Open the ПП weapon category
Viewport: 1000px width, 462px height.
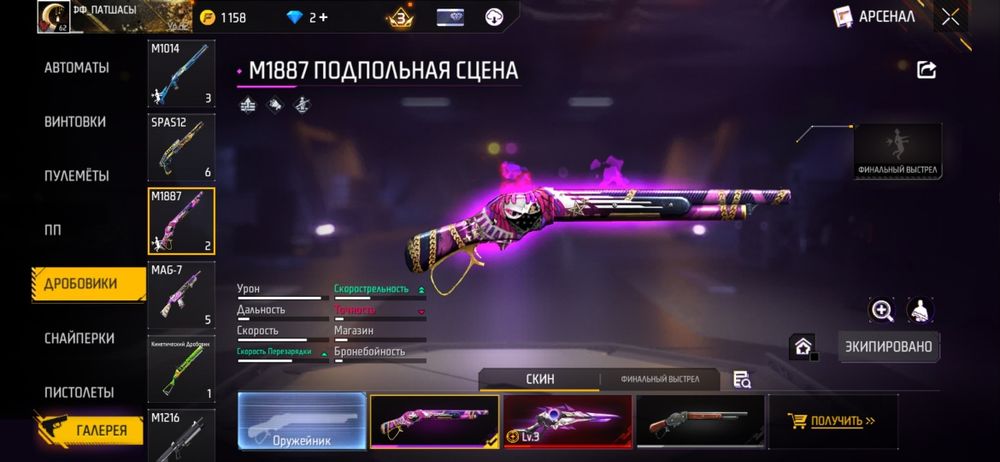(x=53, y=230)
